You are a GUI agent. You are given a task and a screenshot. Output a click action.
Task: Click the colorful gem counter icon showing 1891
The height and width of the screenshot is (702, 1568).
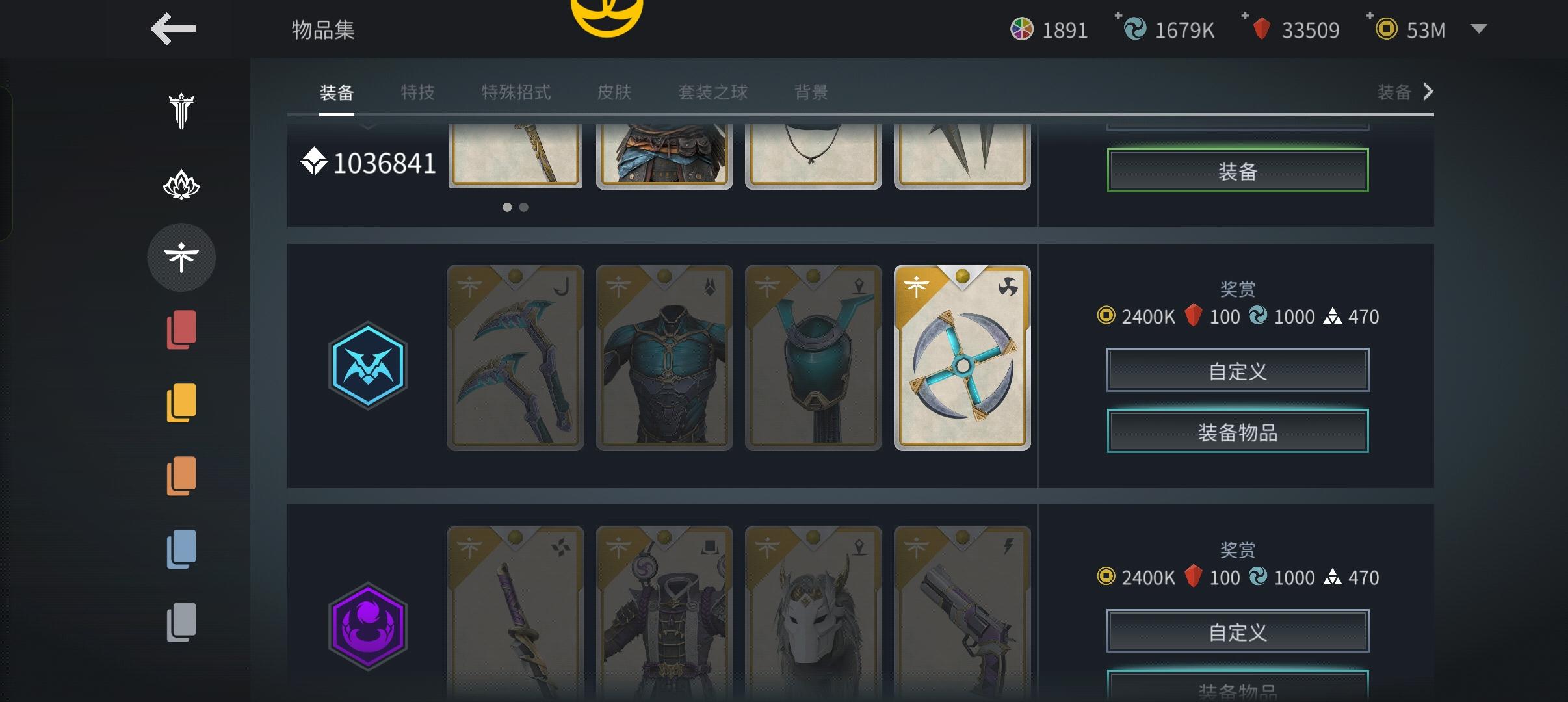coord(1024,29)
